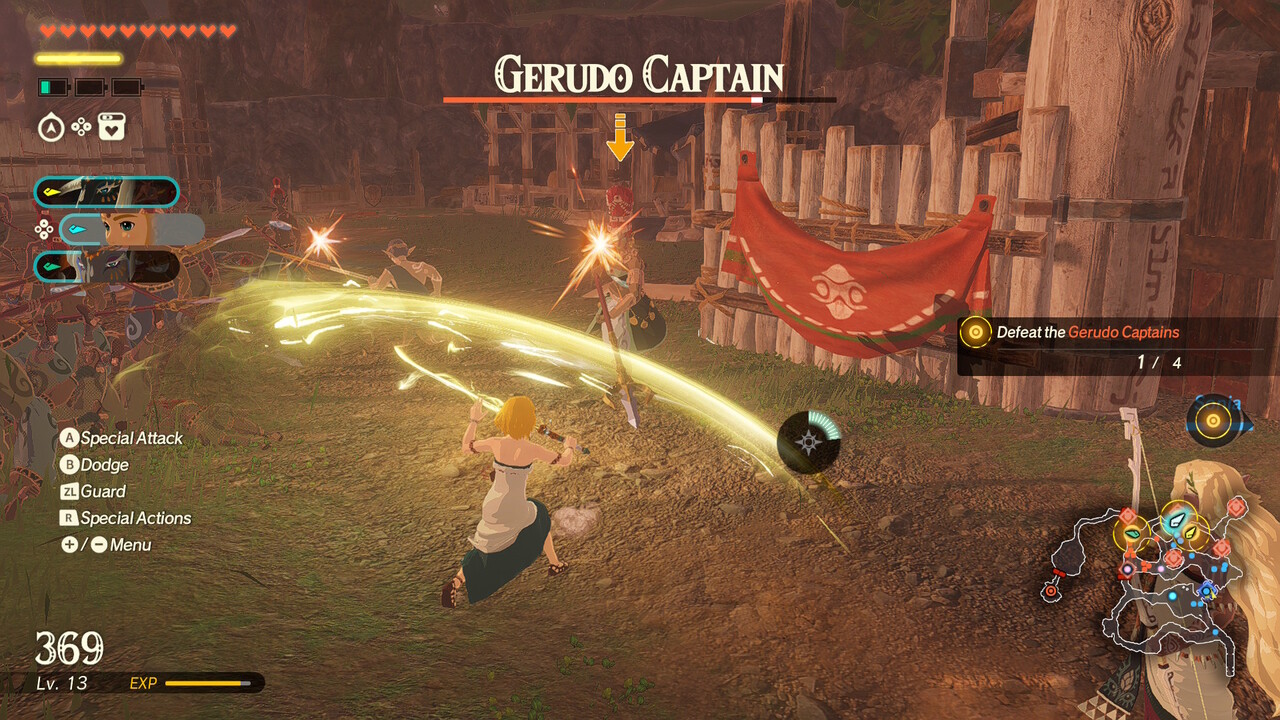Click the compass arrow icon
Viewport: 1280px width, 720px height.
coord(51,127)
